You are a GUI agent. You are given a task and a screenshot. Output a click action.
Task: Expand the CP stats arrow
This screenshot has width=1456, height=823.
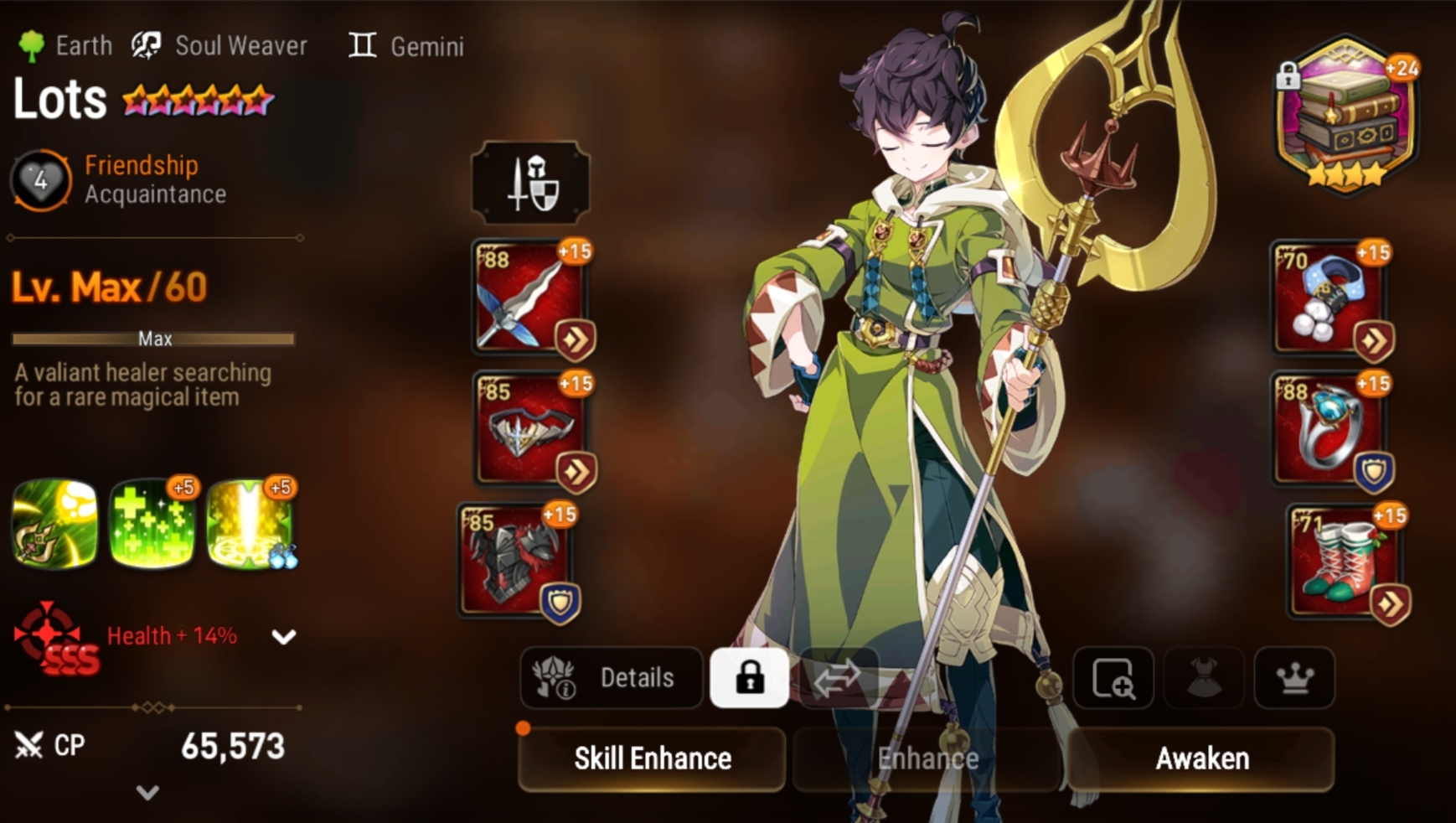click(x=147, y=792)
